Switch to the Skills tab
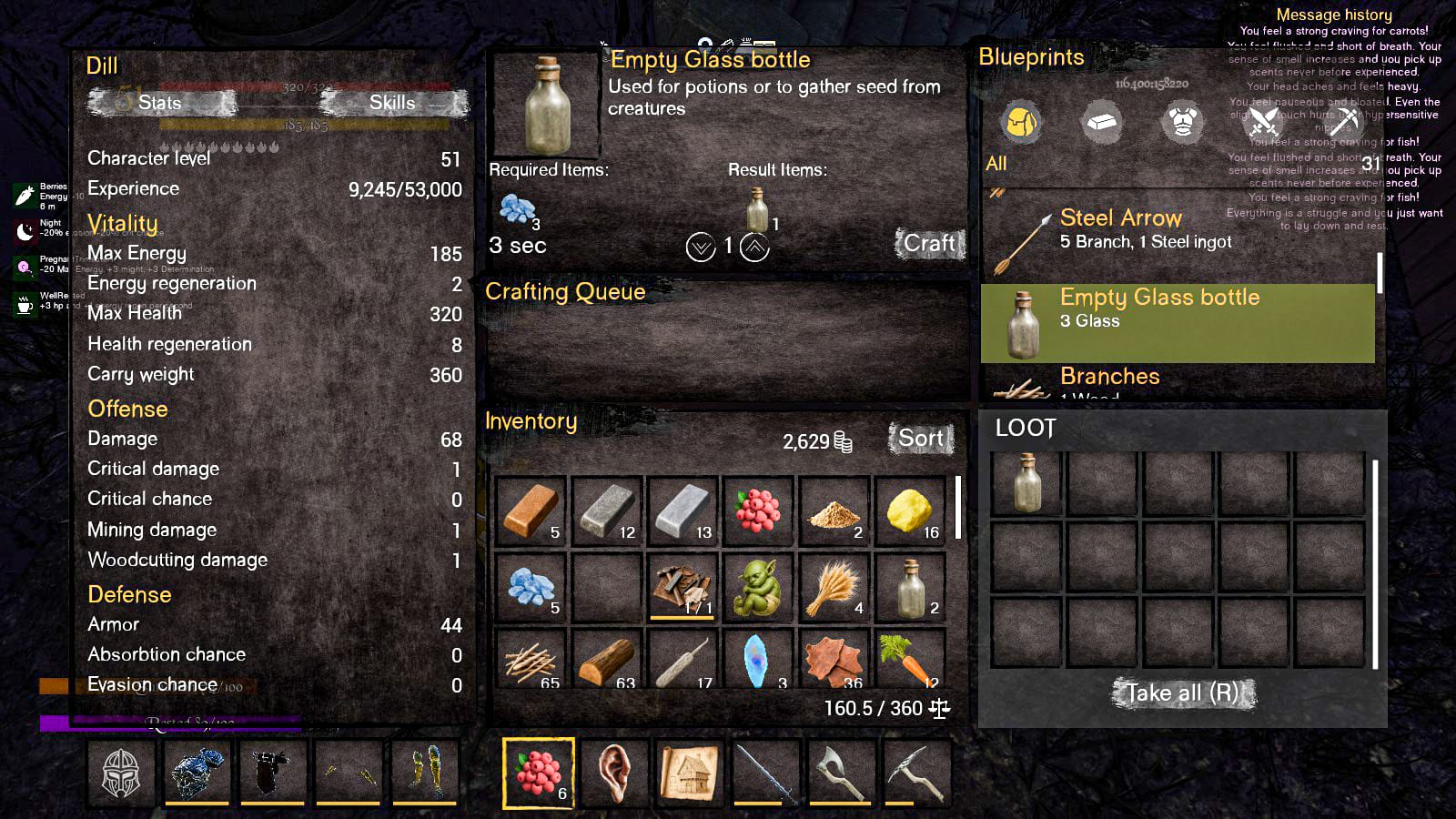The width and height of the screenshot is (1456, 819). 392,103
